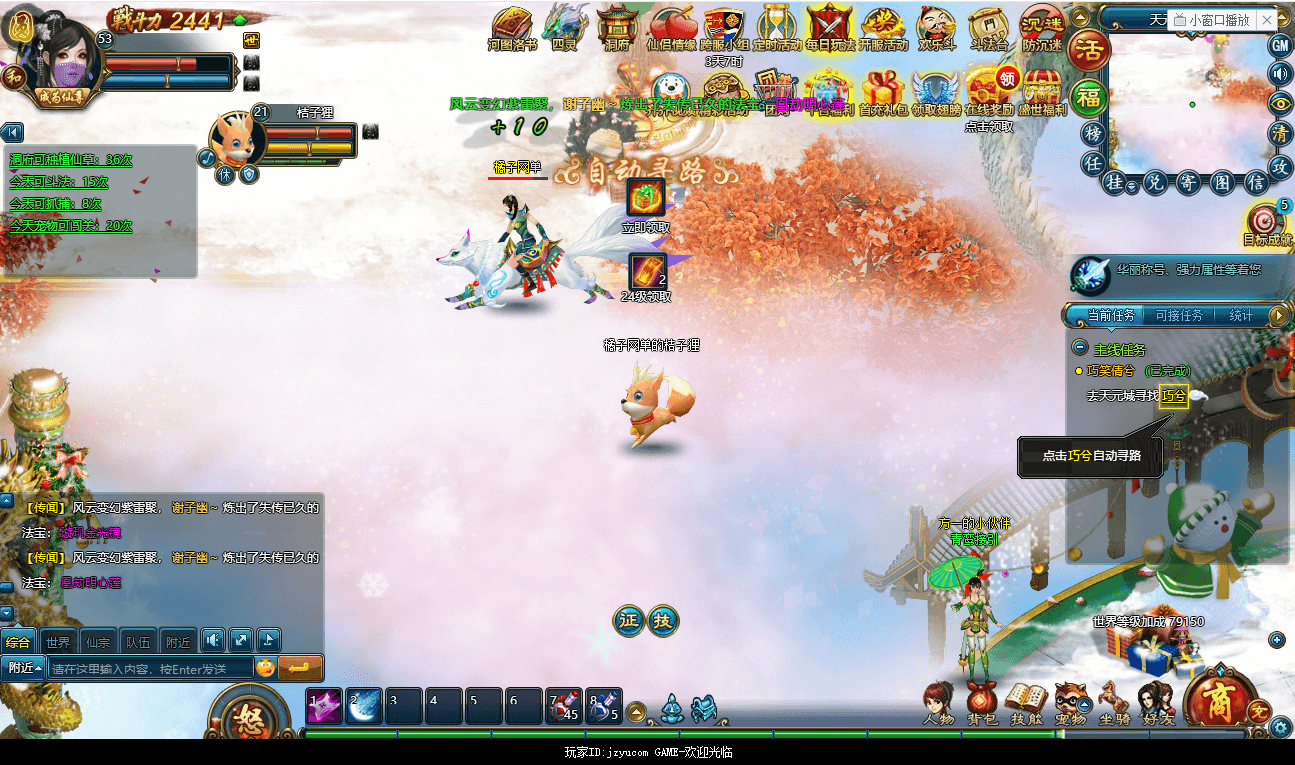Activate the purple skill in hotbar slot 1

click(324, 706)
